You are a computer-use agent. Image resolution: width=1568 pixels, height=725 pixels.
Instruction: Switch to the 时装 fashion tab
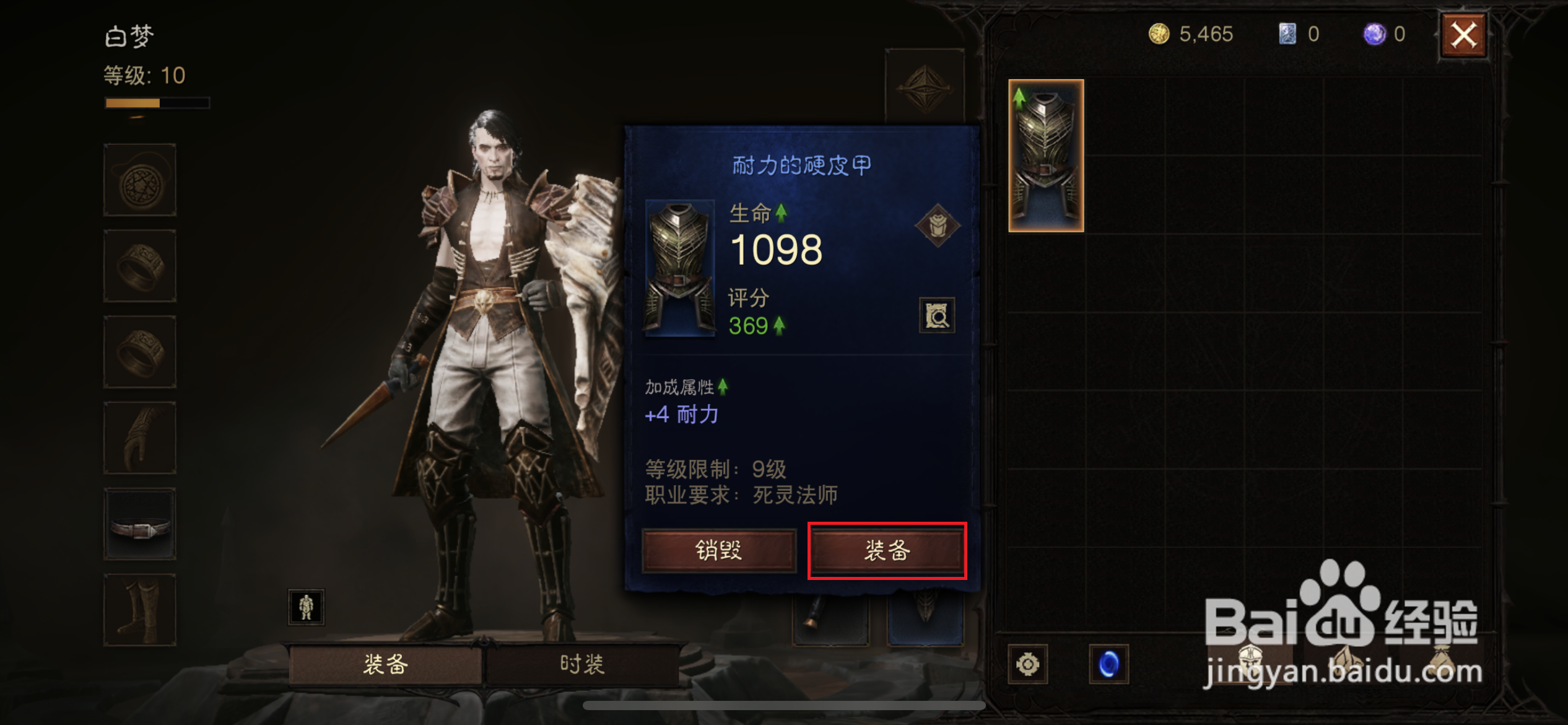tap(581, 664)
